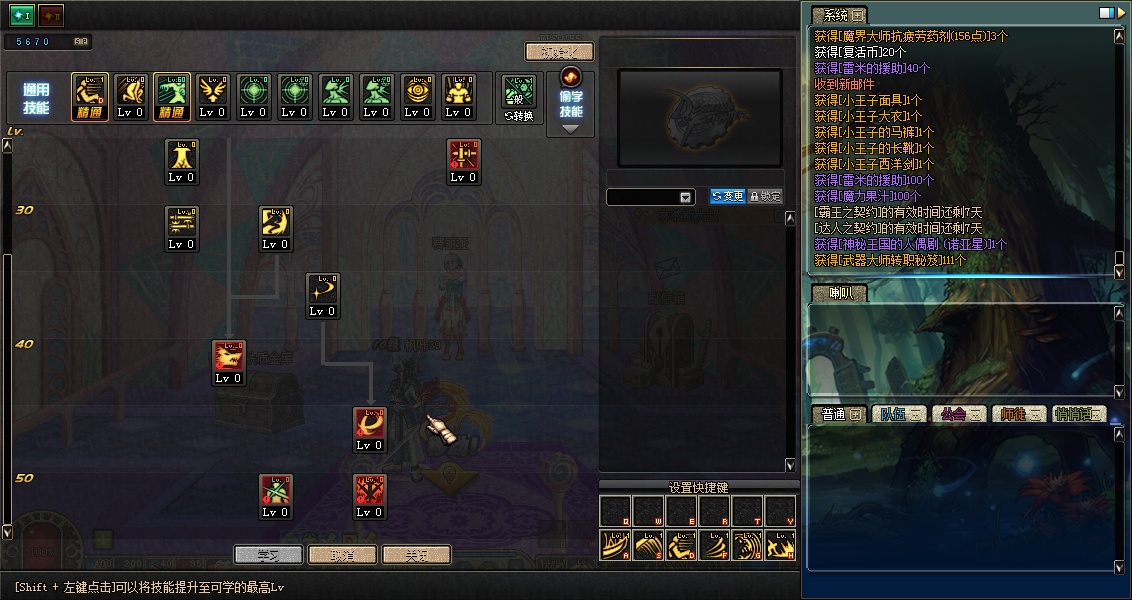Click the blue 变更 button
Viewport: 1132px width, 600px height.
pyautogui.click(x=727, y=197)
